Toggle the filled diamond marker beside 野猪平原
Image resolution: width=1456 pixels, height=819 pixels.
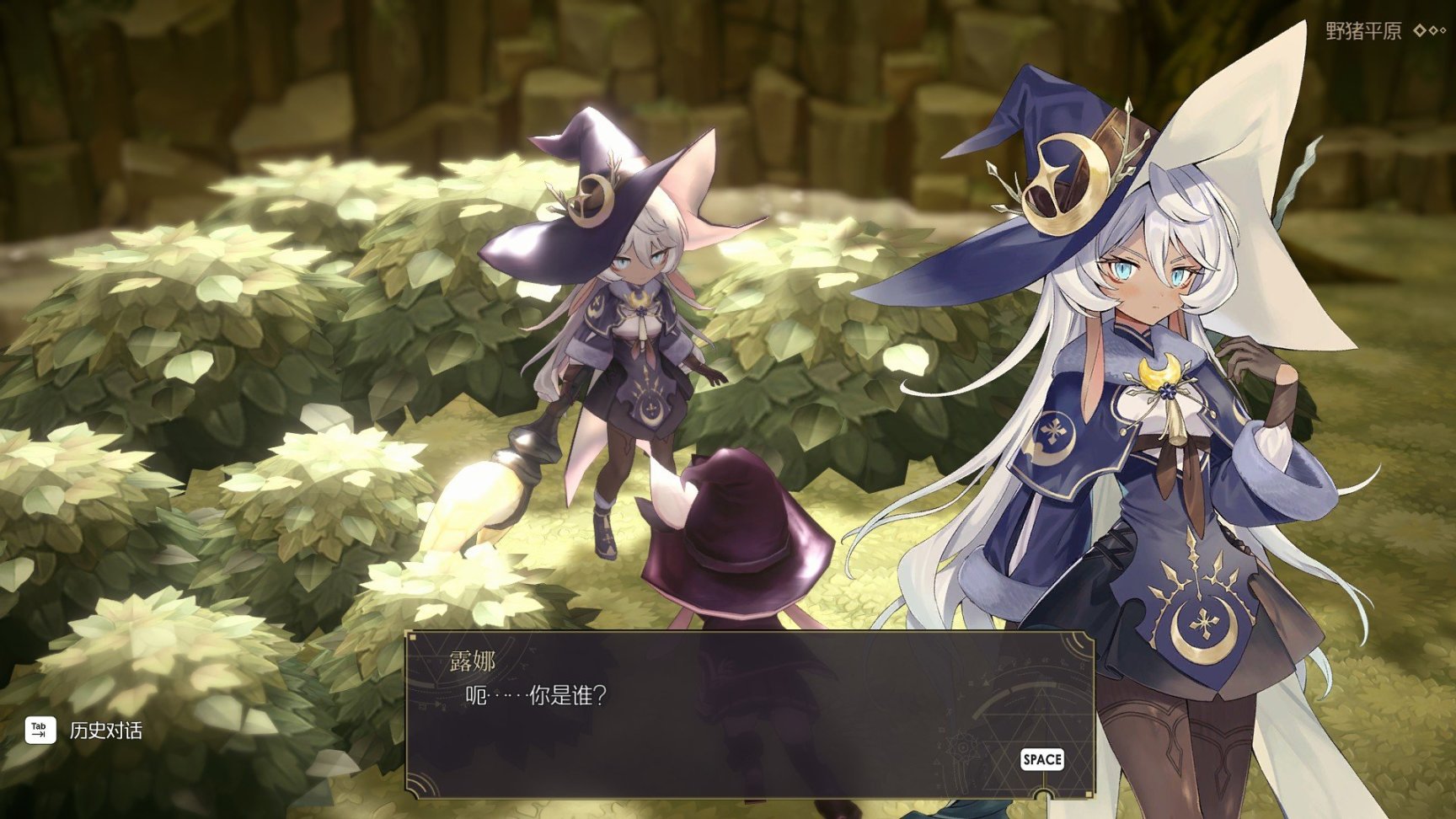[x=1421, y=30]
